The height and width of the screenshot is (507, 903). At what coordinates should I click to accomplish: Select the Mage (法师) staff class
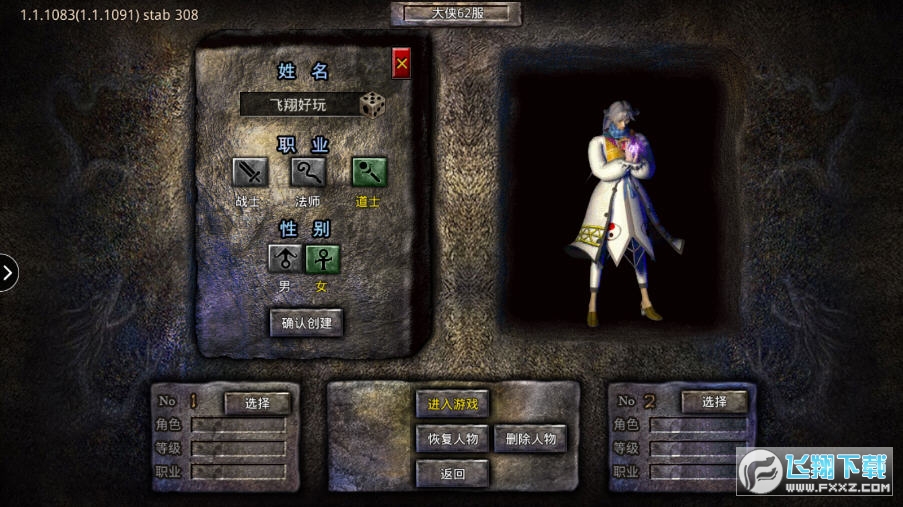coord(309,173)
